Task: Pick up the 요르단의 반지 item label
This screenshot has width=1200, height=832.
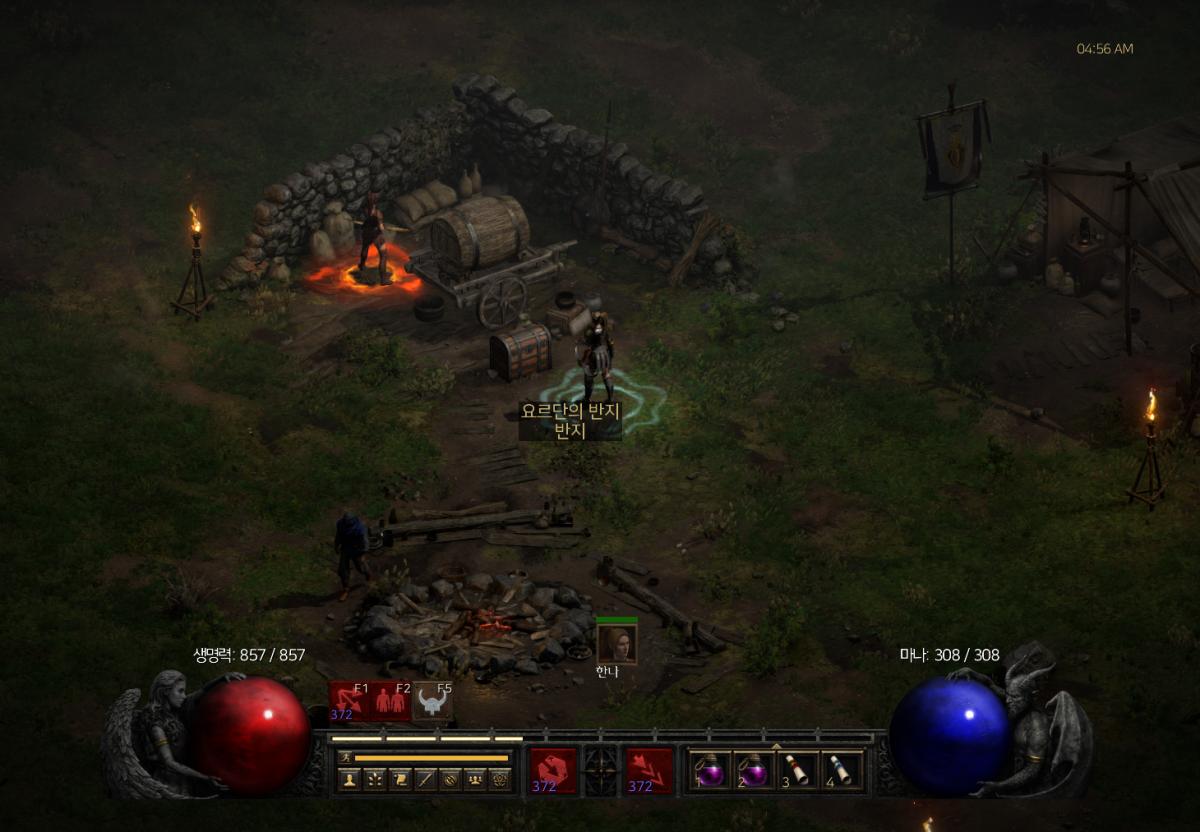Action: pyautogui.click(x=570, y=412)
